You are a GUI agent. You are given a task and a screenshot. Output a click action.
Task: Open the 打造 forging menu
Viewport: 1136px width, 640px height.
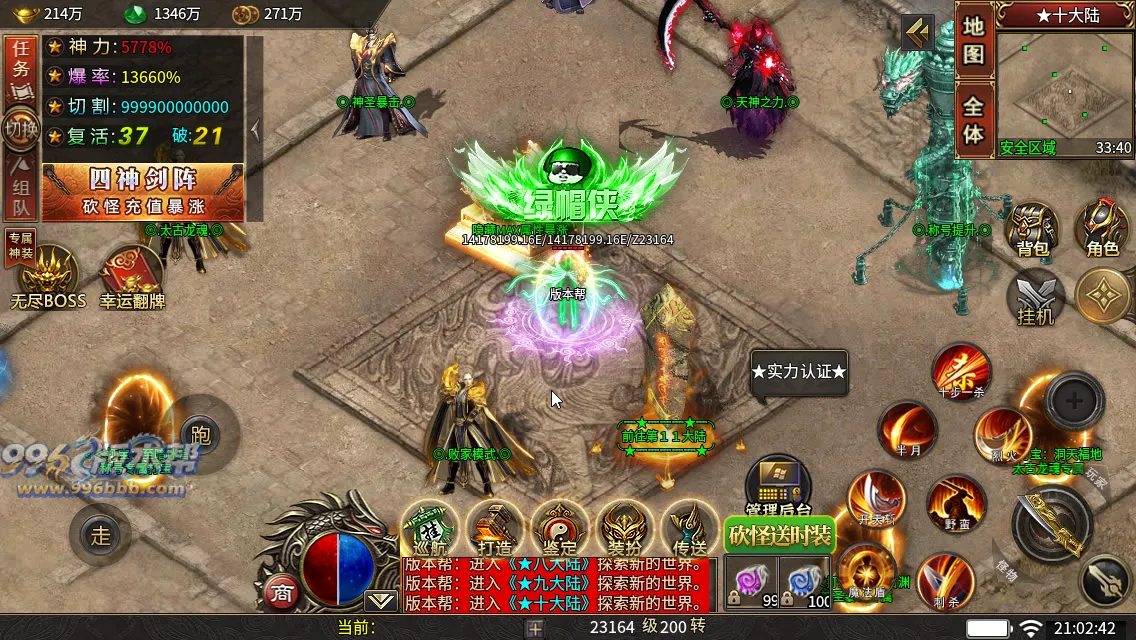click(x=495, y=527)
